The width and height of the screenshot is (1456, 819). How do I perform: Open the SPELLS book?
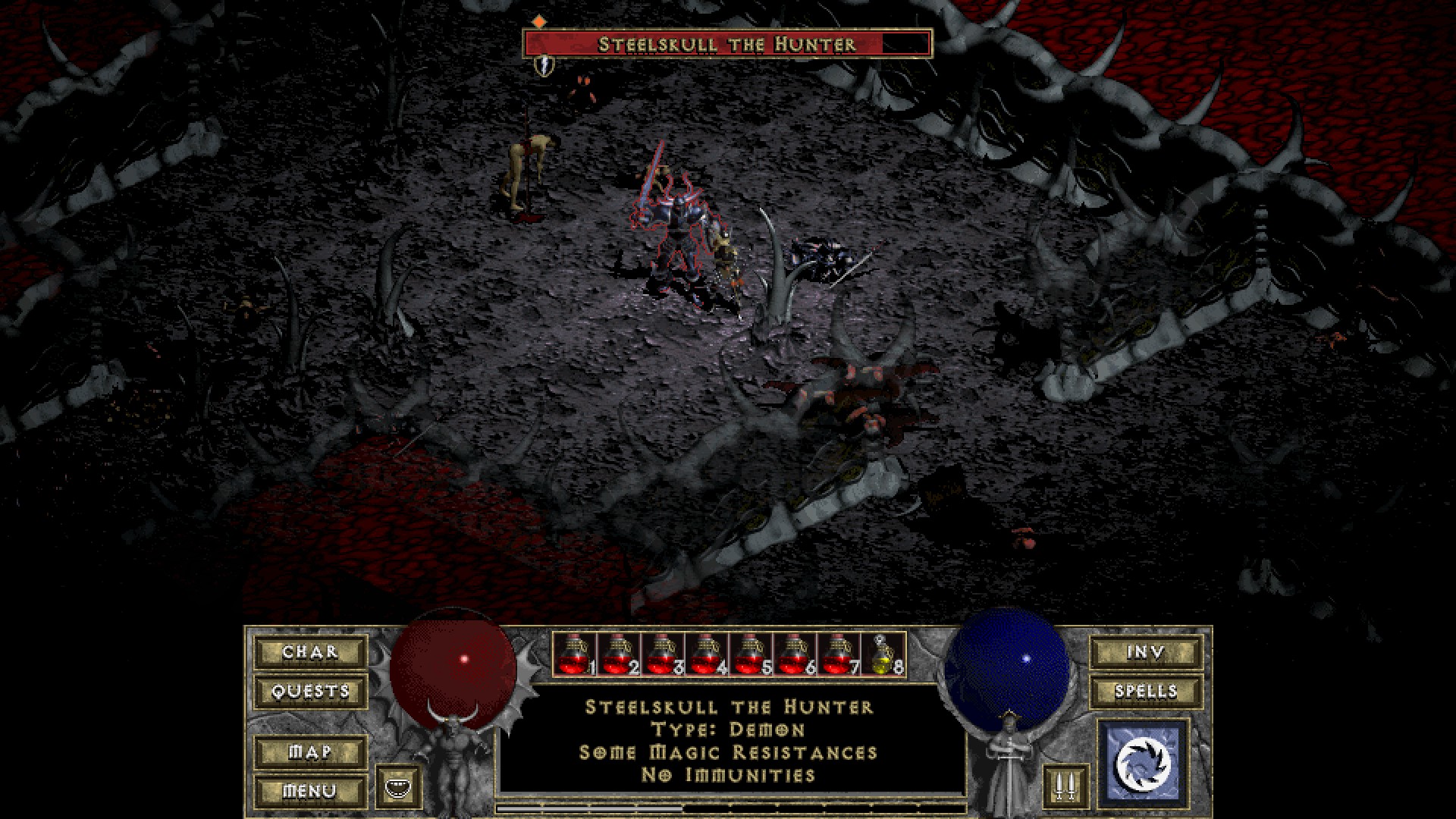pos(1146,692)
